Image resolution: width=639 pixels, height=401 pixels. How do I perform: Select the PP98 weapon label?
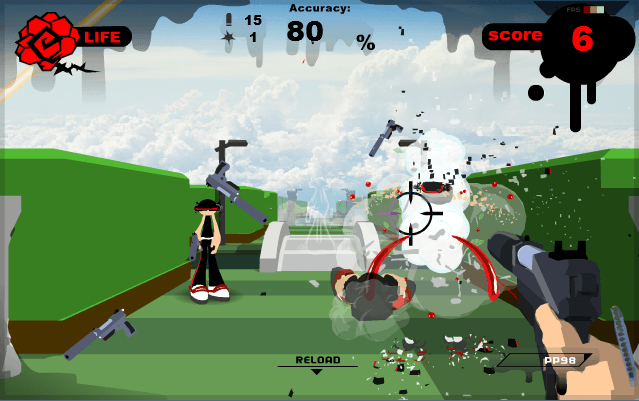pyautogui.click(x=556, y=360)
